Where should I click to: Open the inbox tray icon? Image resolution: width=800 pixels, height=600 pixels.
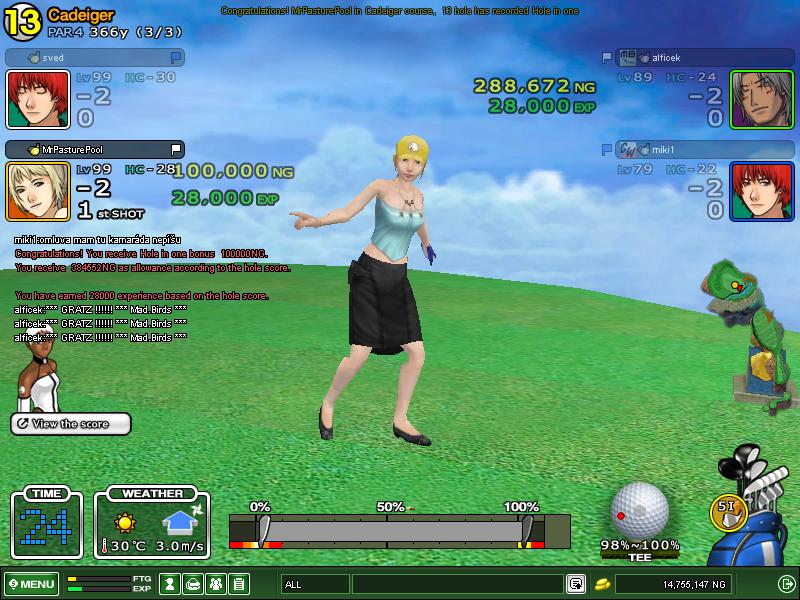pos(194,584)
